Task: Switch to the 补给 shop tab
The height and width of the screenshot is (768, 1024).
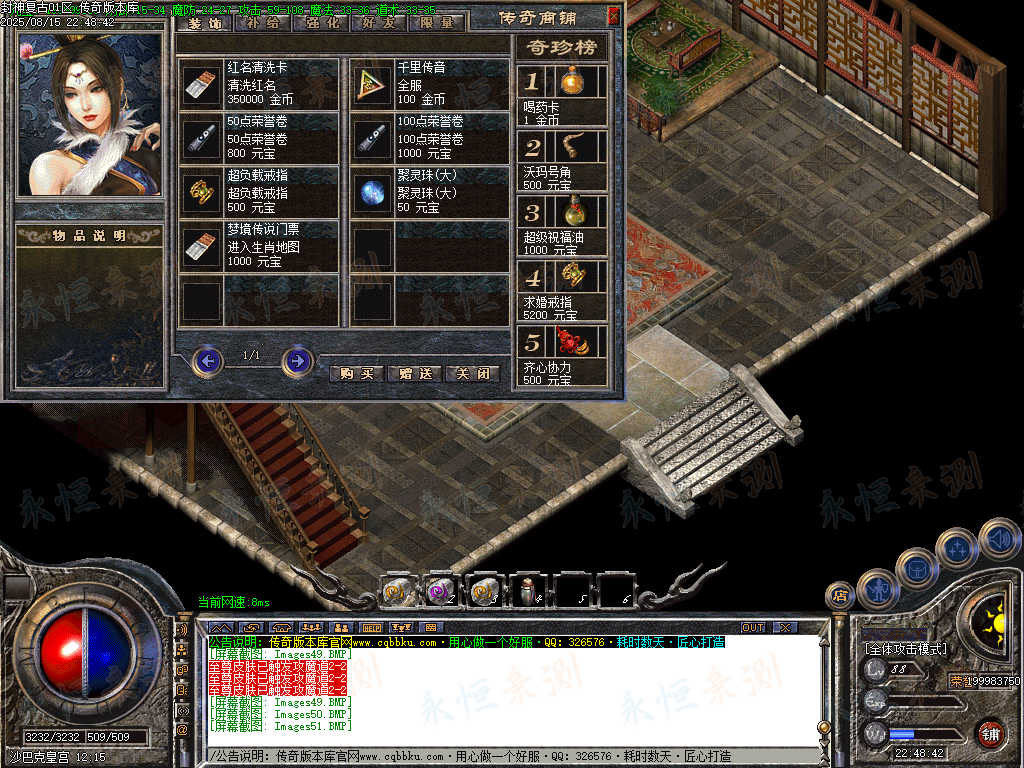Action: pyautogui.click(x=263, y=22)
